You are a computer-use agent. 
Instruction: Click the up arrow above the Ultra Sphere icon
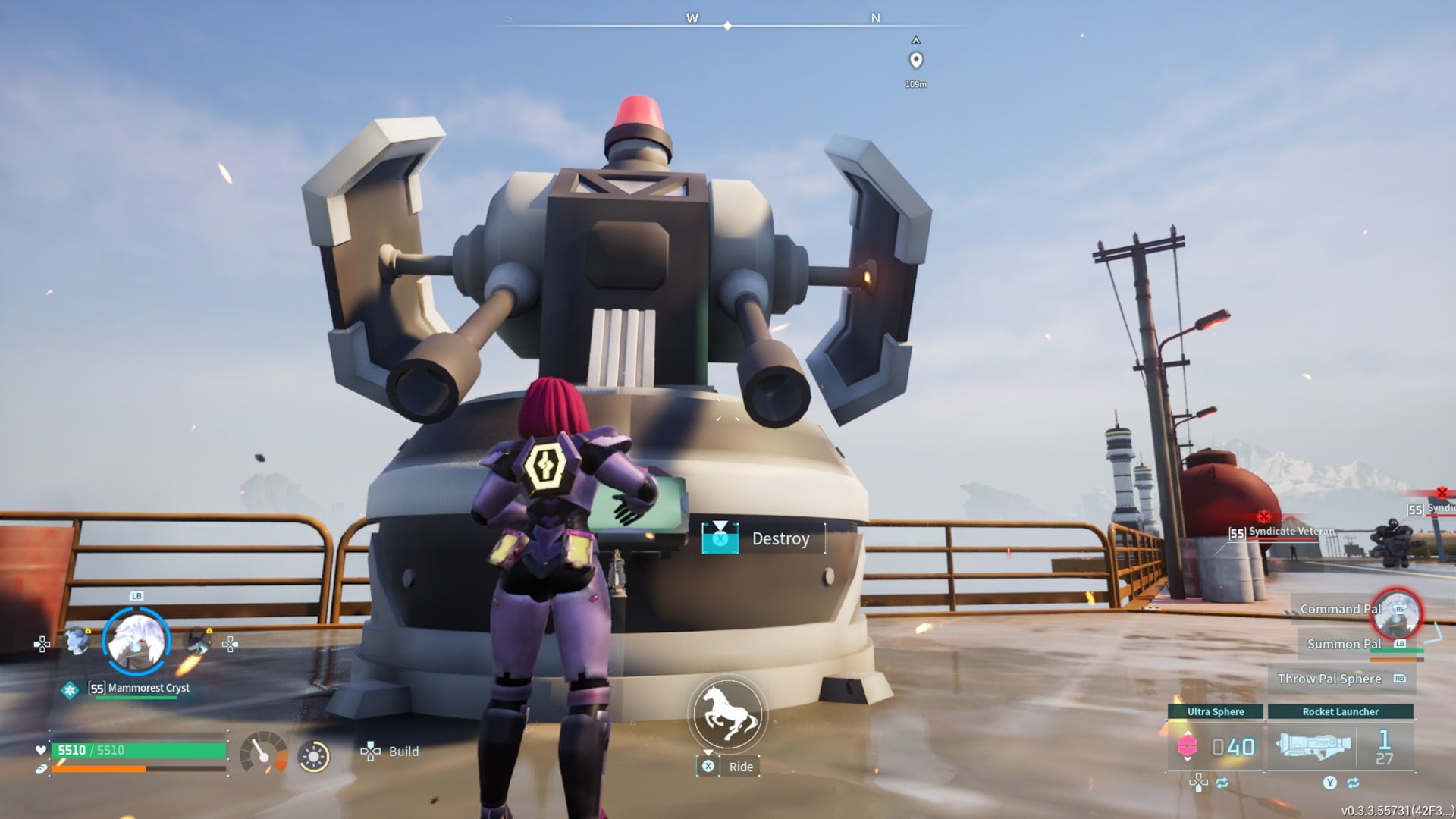1188,733
